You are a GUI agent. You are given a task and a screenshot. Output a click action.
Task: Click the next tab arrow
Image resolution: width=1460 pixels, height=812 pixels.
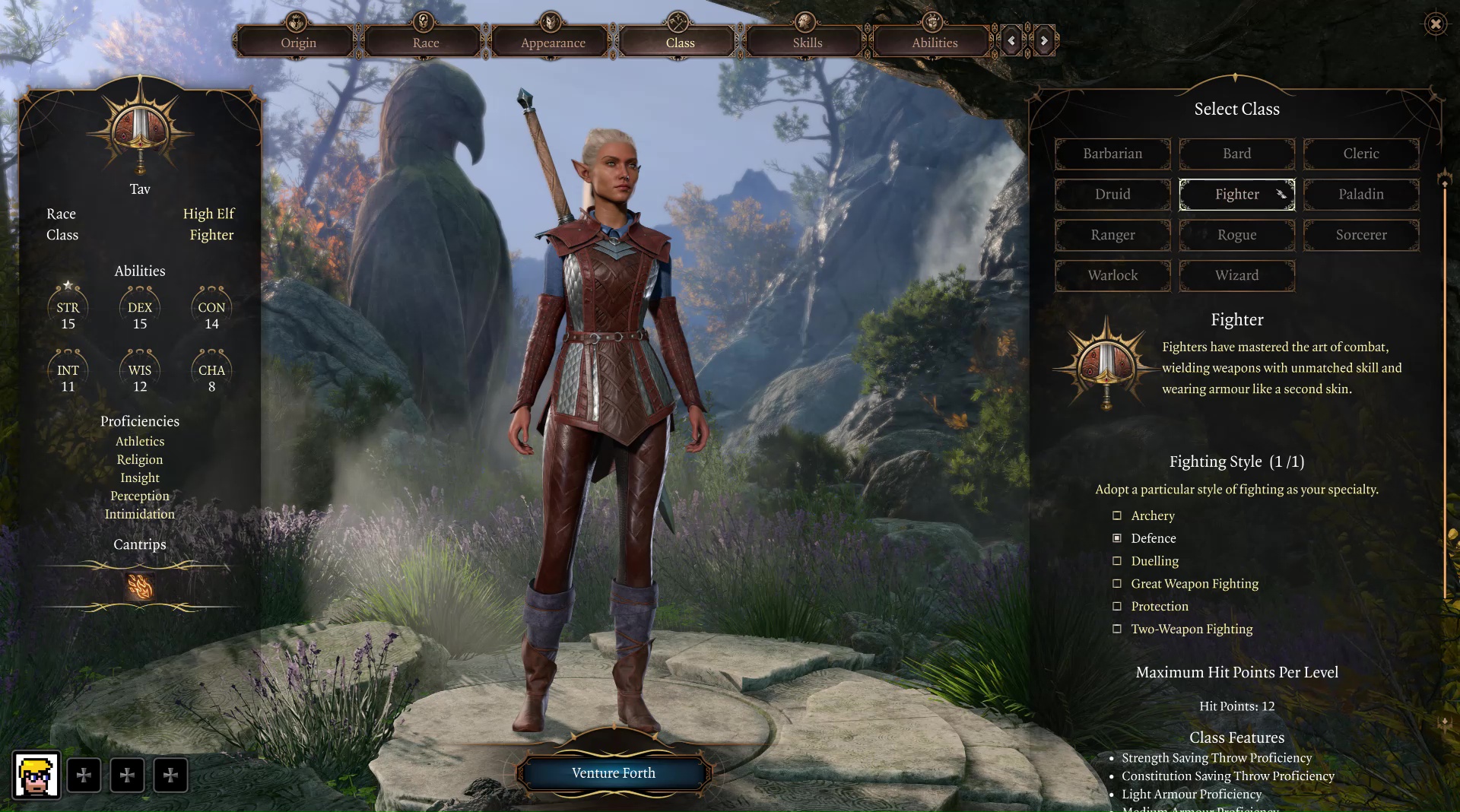pos(1044,41)
